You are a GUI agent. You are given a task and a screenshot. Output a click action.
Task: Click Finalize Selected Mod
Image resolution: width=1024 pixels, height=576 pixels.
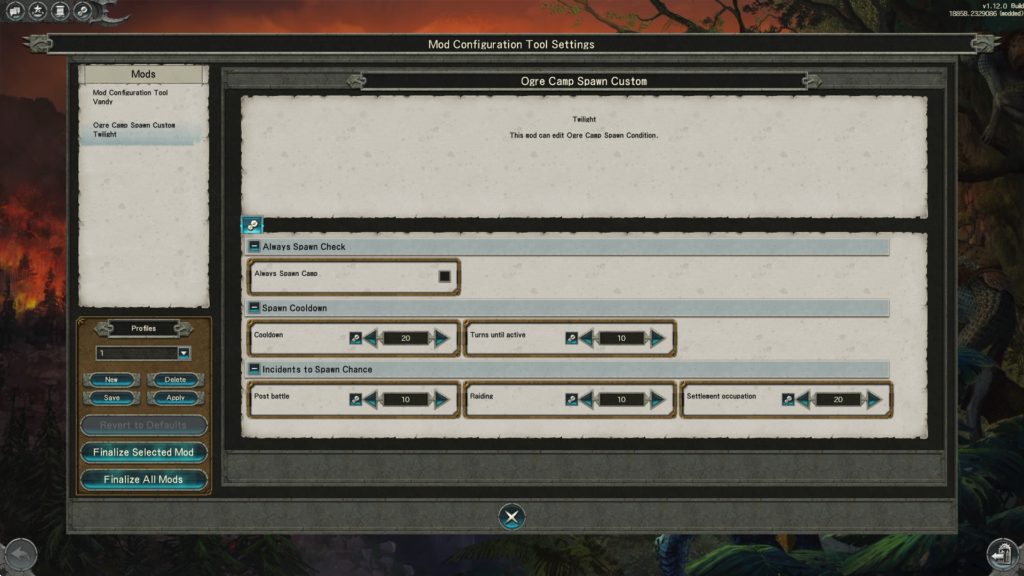[144, 452]
